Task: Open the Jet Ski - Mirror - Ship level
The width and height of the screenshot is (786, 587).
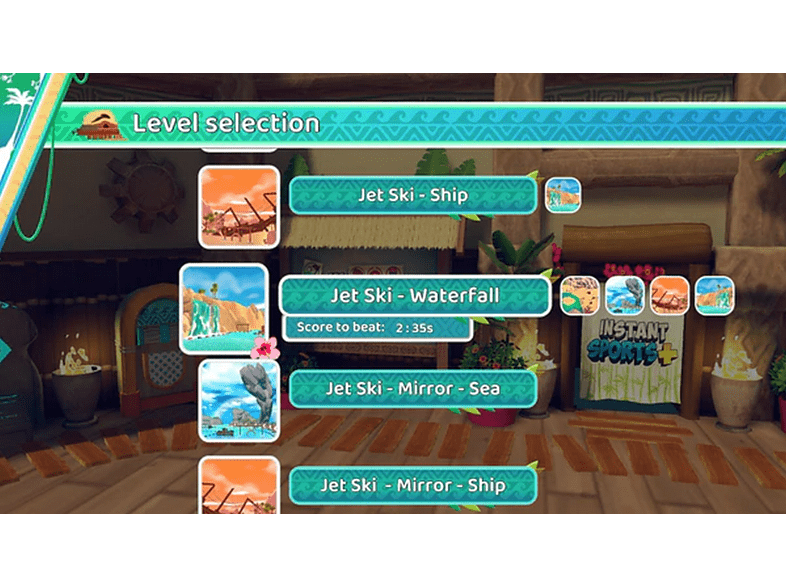Action: [412, 485]
